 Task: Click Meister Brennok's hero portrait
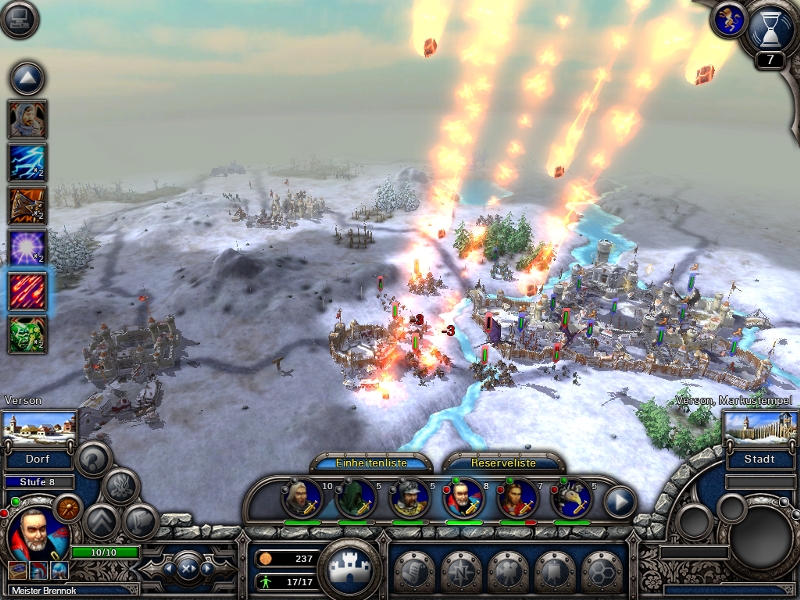[36, 534]
